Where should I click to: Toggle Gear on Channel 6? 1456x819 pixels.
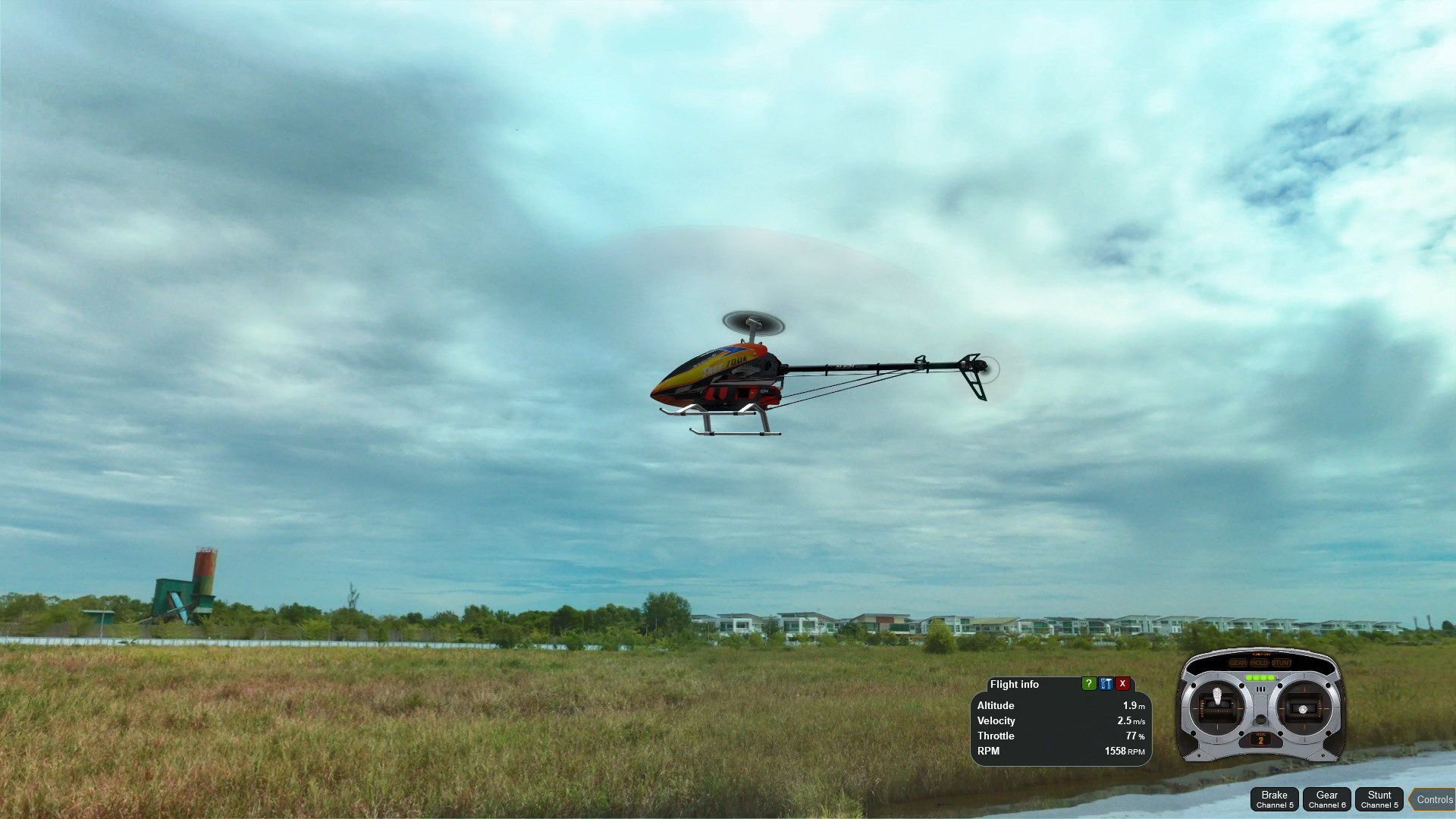click(x=1327, y=799)
